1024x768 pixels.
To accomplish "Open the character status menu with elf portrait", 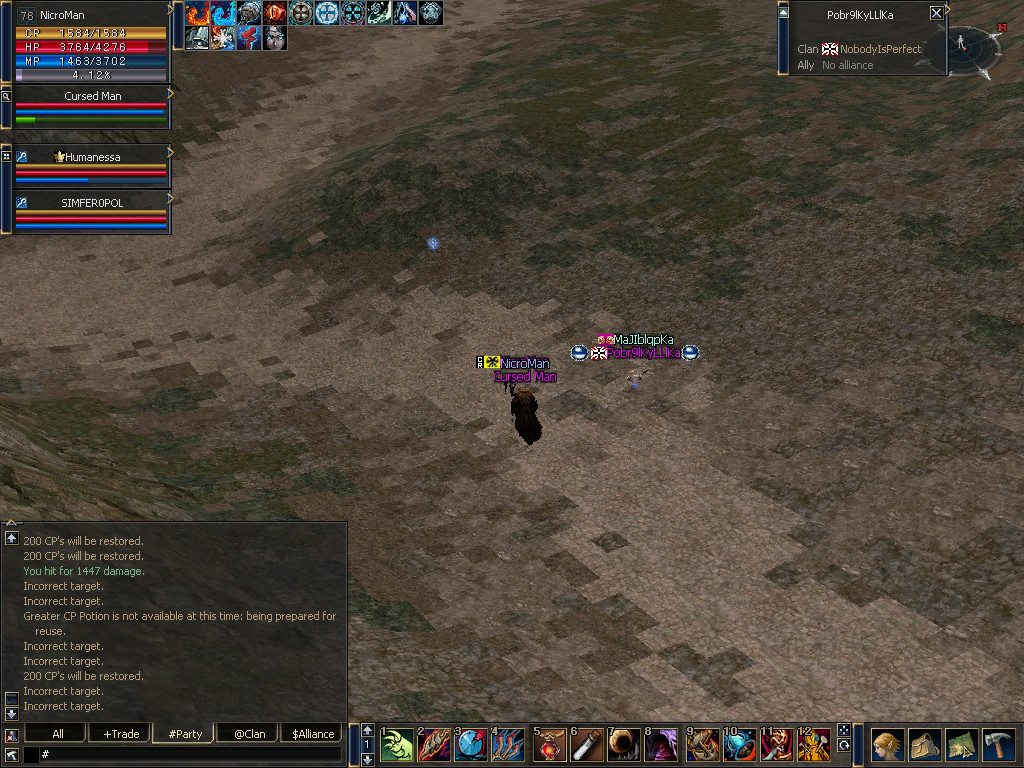I will pos(887,745).
